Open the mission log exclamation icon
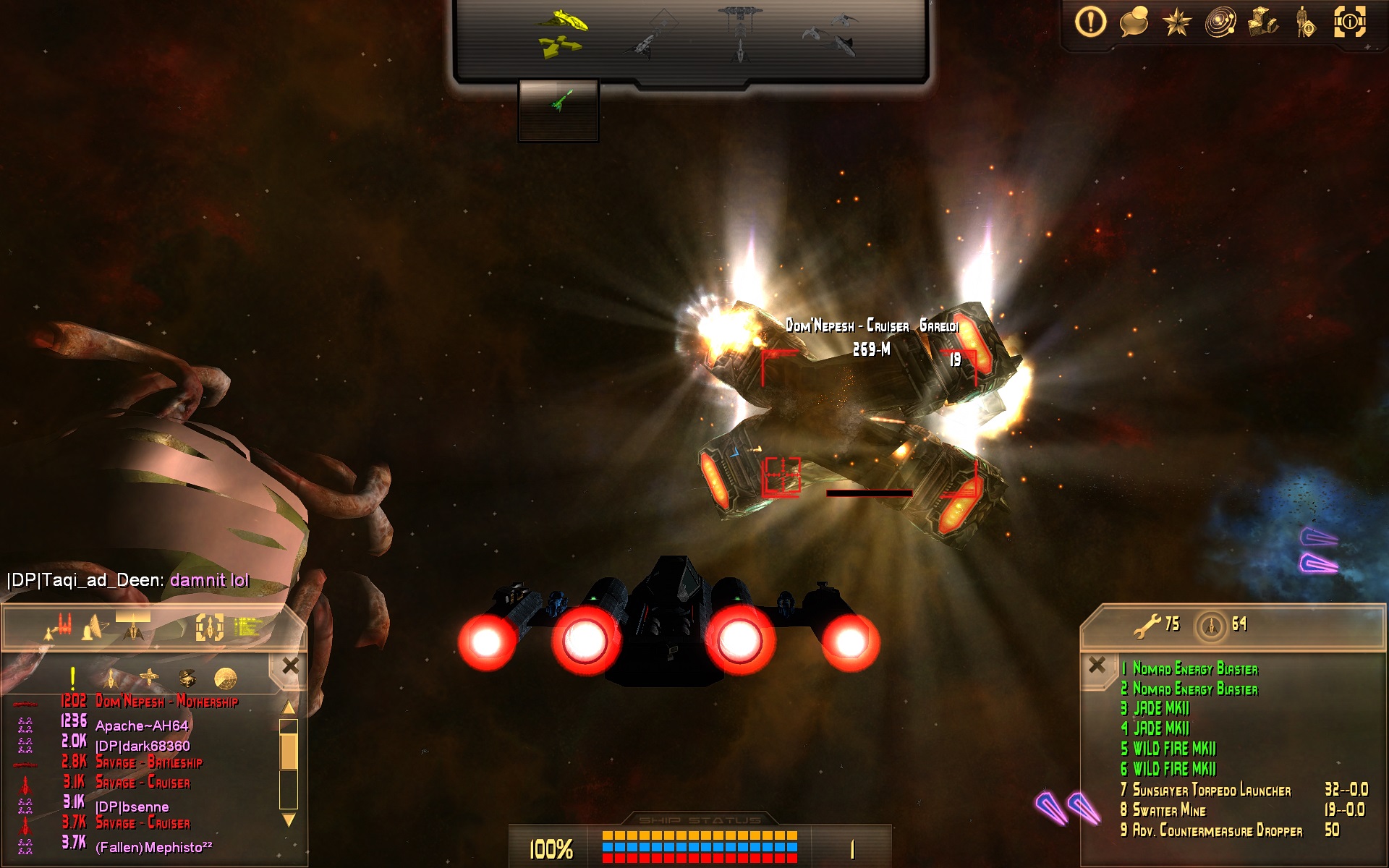Screen dimensions: 1389x868 tap(1090, 22)
